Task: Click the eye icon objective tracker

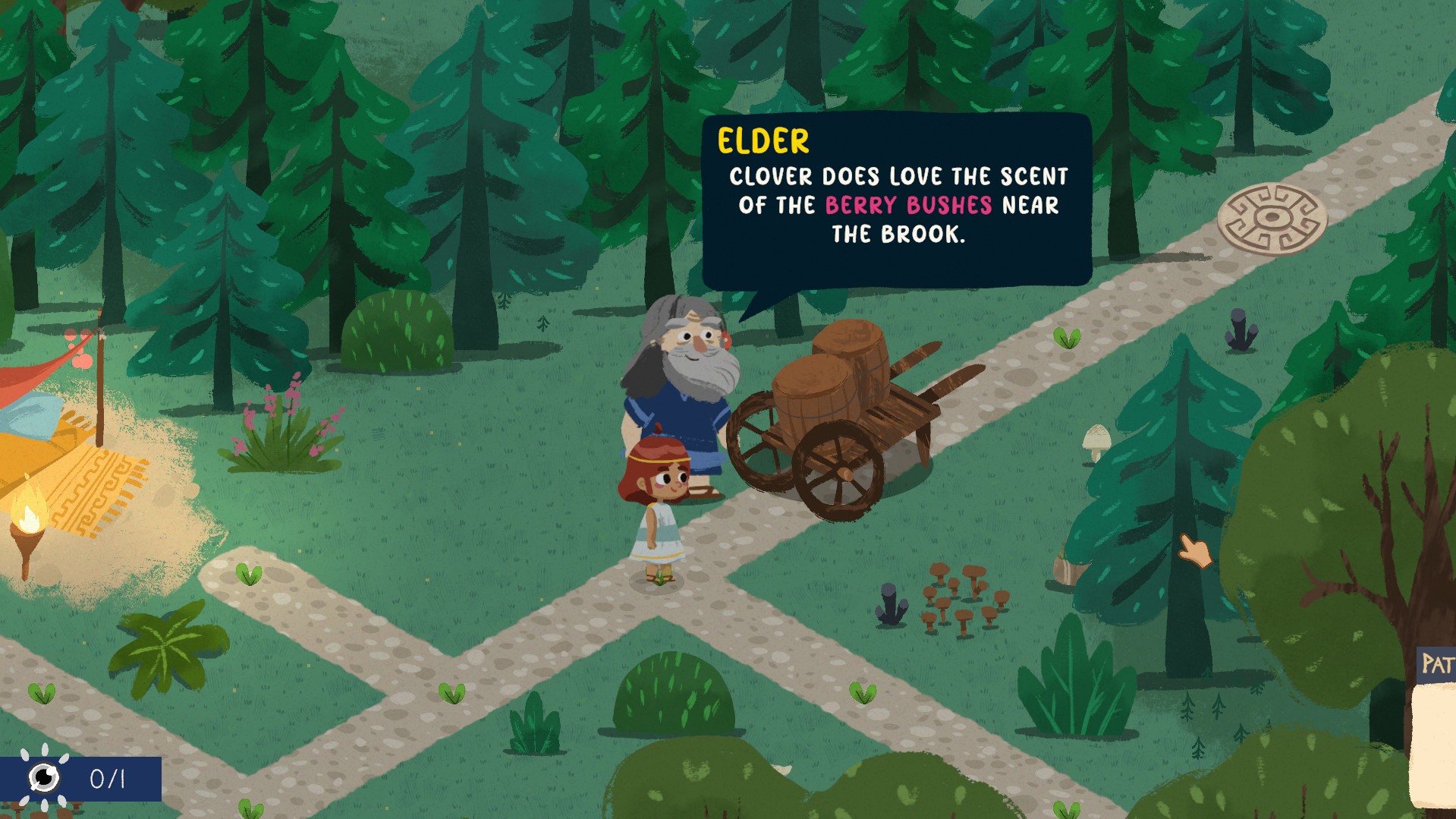Action: pyautogui.click(x=44, y=777)
